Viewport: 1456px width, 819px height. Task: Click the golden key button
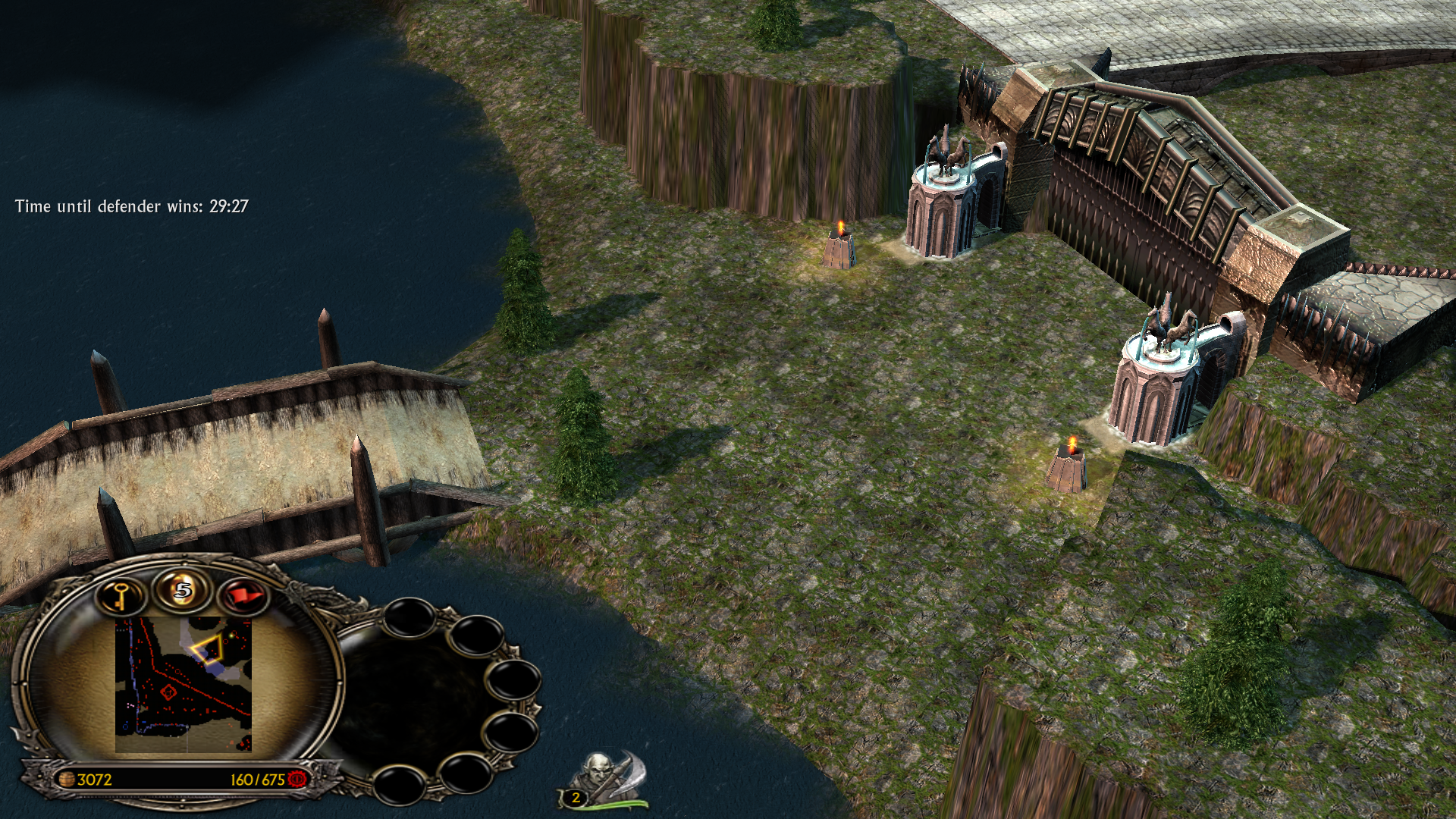(x=121, y=596)
